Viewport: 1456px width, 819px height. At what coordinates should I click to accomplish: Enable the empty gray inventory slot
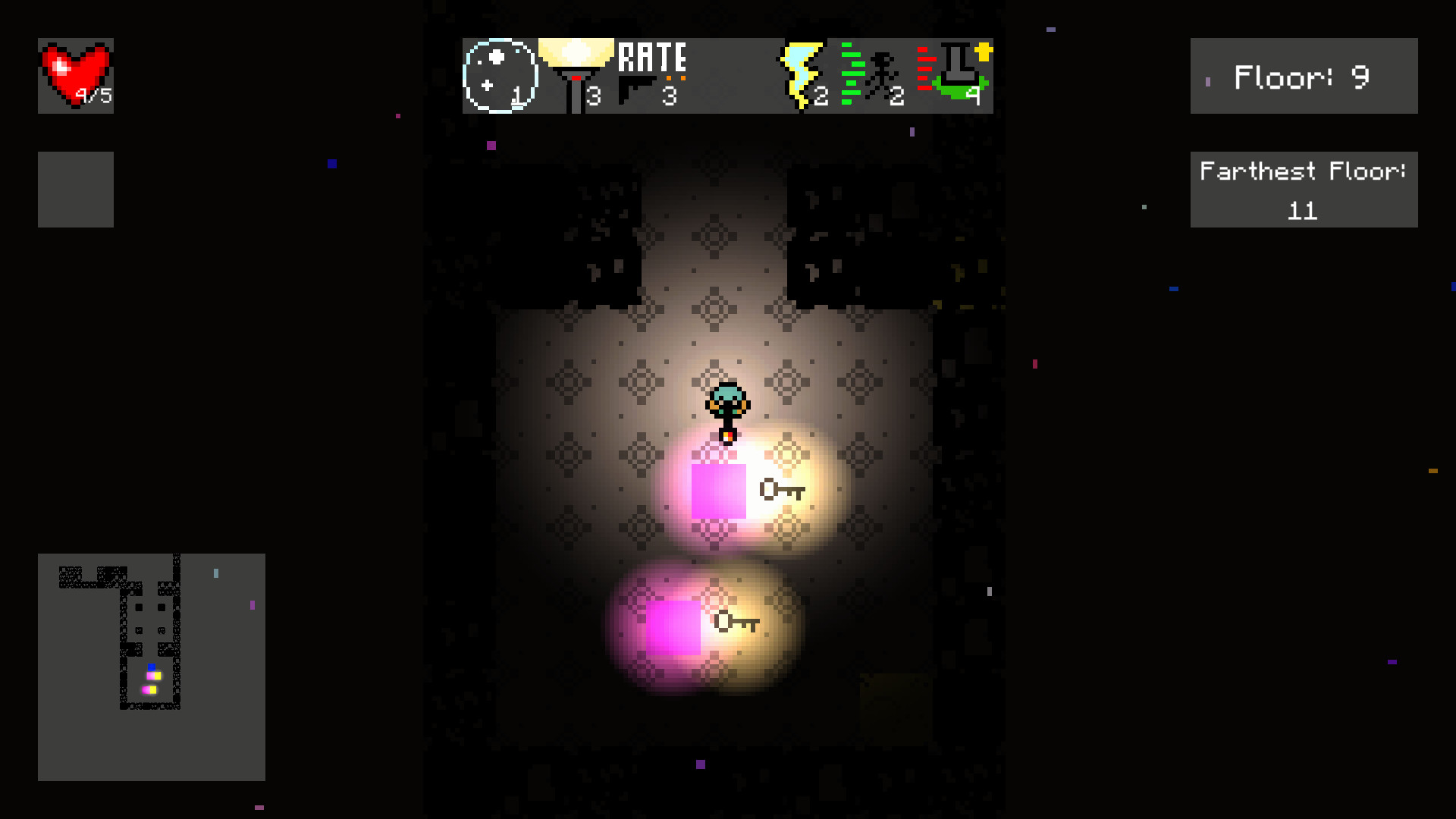coord(75,189)
